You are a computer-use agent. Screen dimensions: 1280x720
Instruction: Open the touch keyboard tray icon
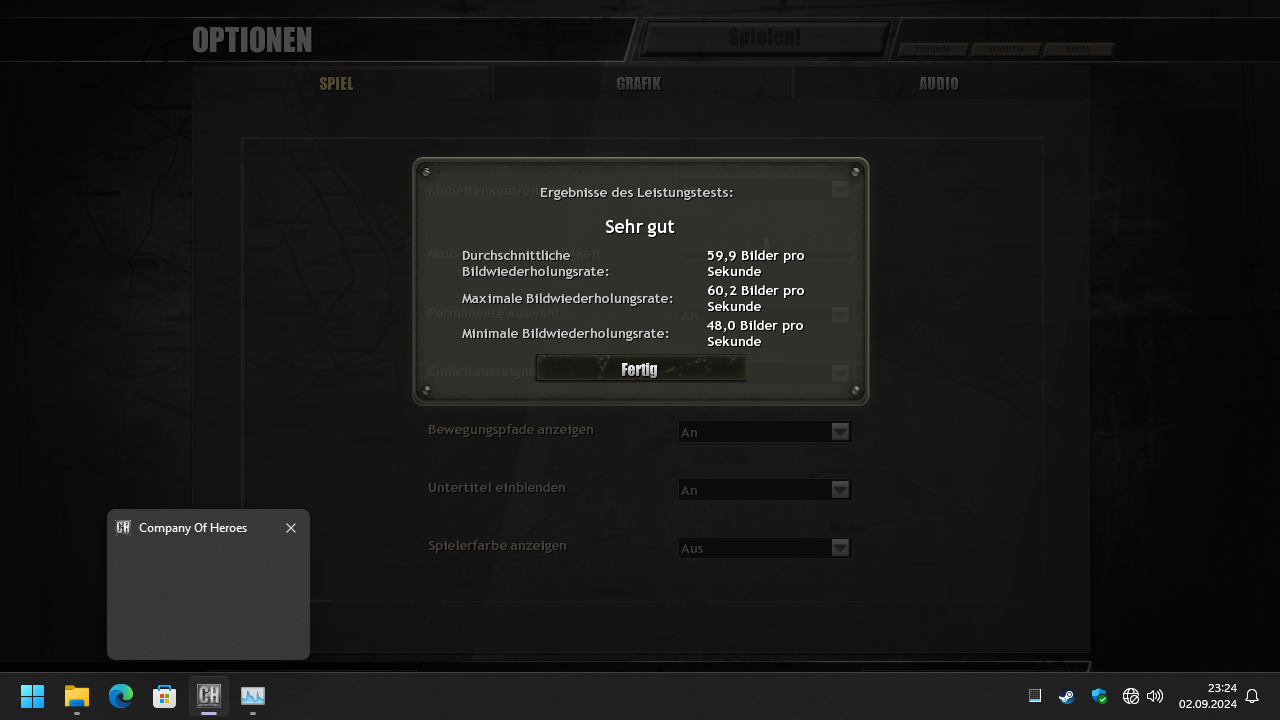click(x=1035, y=696)
